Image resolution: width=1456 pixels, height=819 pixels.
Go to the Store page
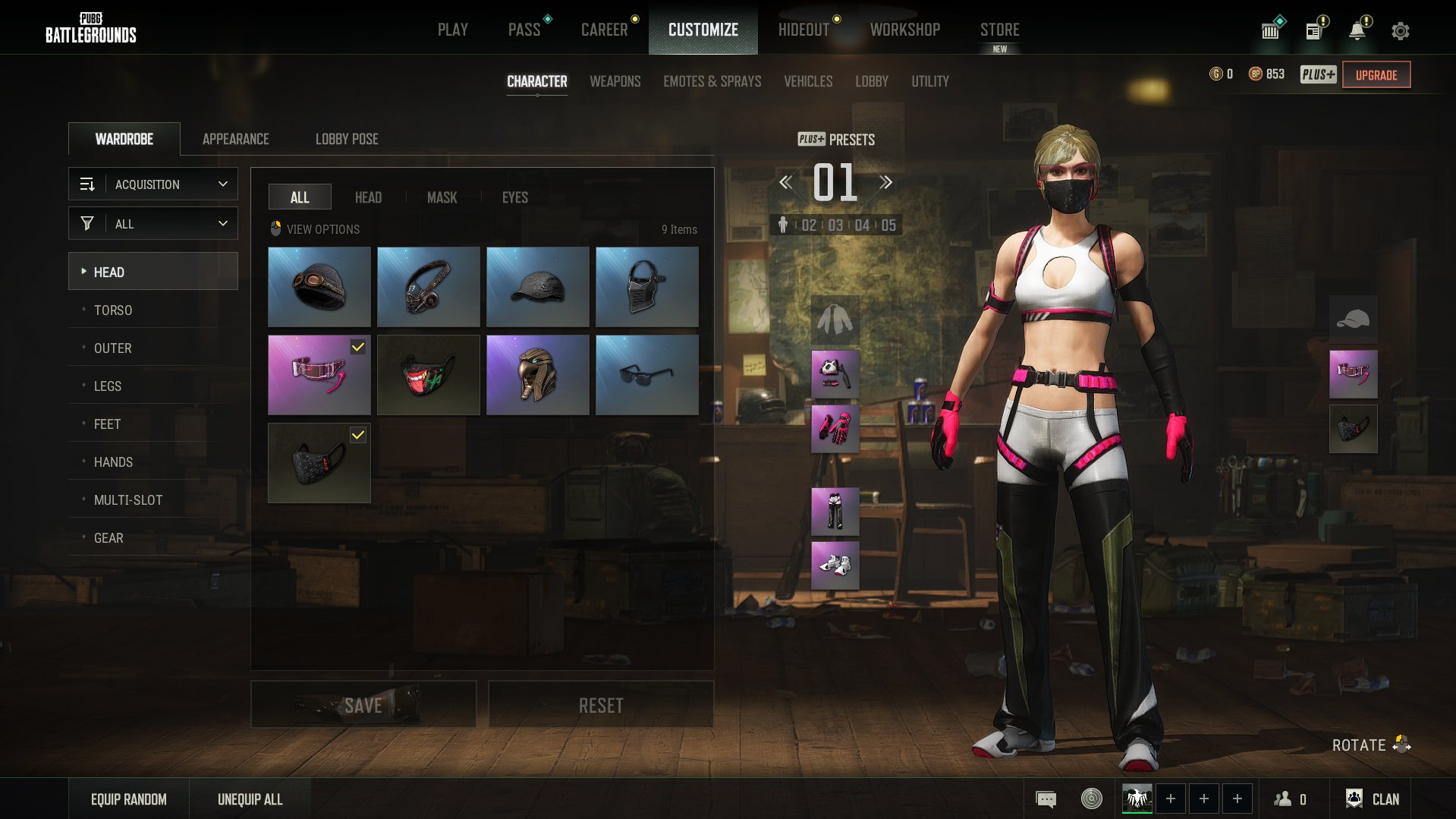pyautogui.click(x=999, y=30)
